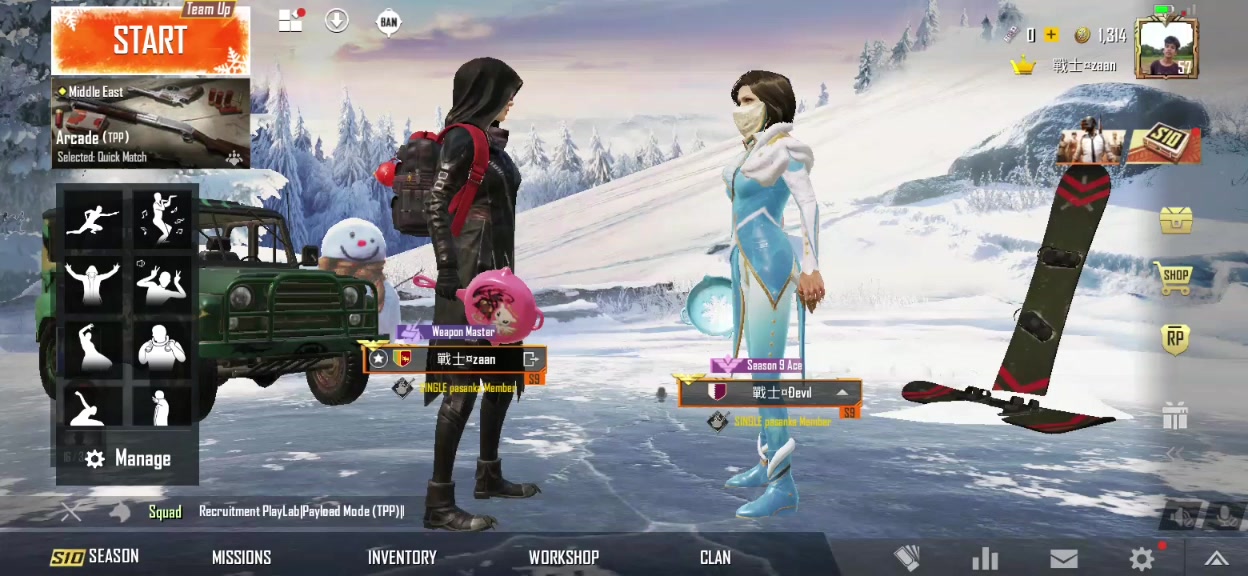Open the Season S10 tab
The height and width of the screenshot is (576, 1248).
coord(95,557)
